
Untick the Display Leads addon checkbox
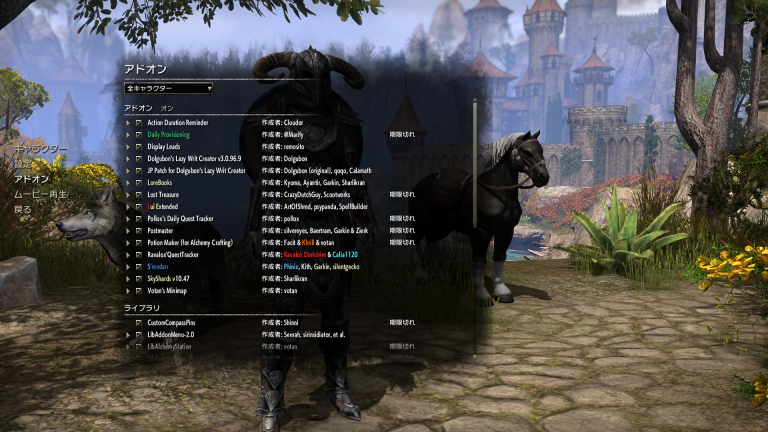[x=139, y=147]
